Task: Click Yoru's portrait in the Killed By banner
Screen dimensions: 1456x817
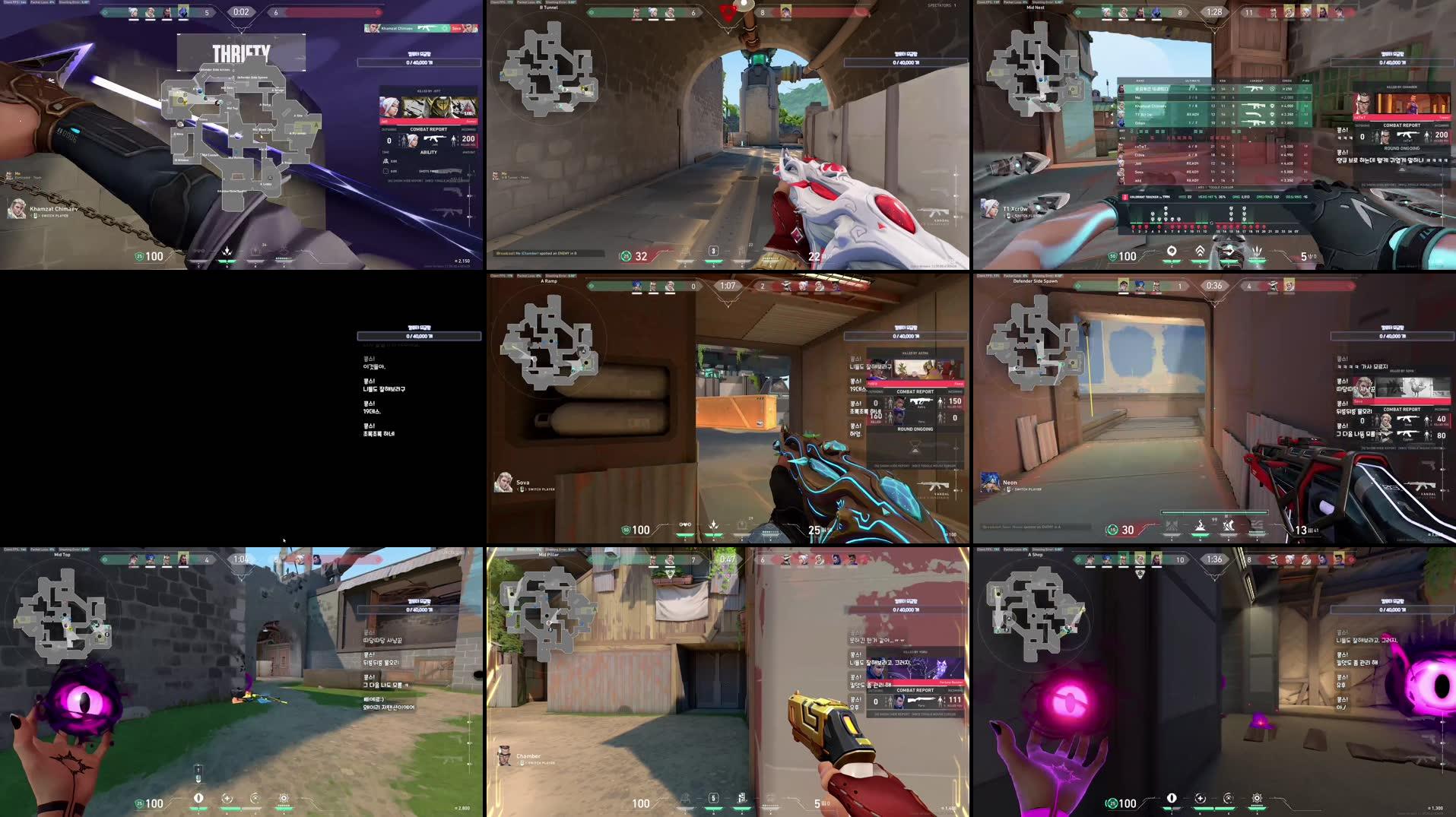Action: (877, 667)
